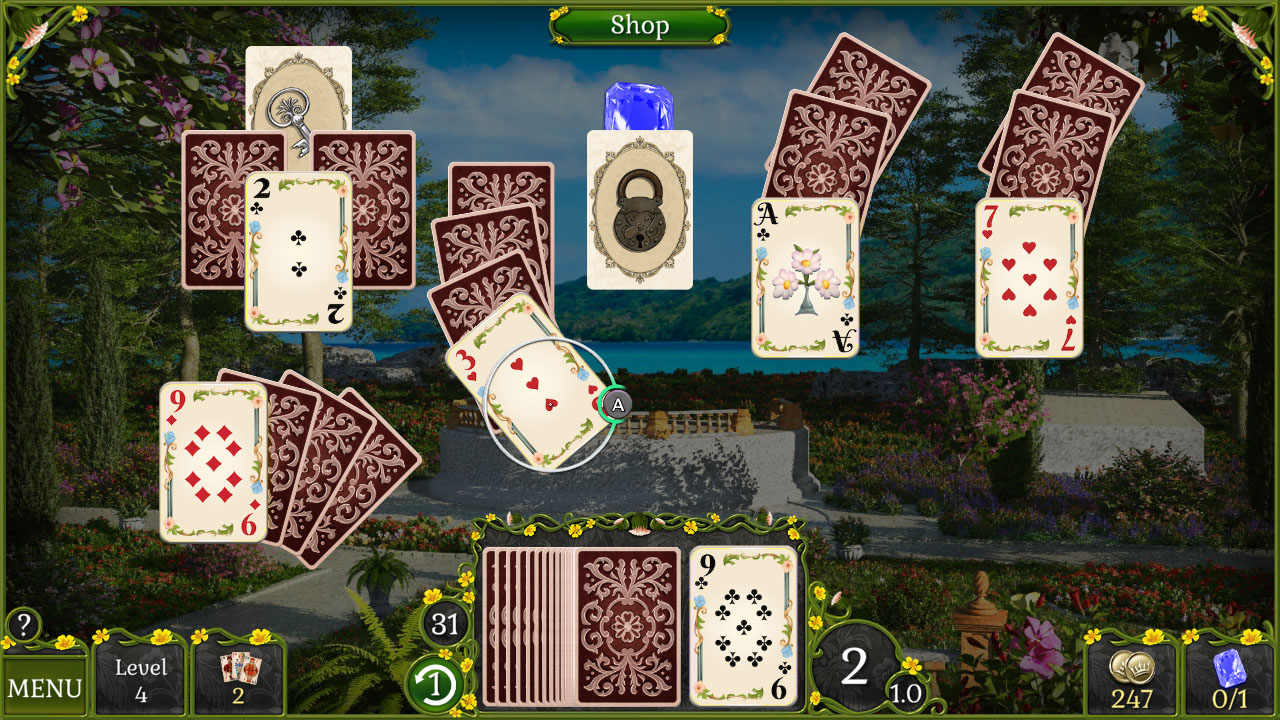Click the padlock on the locked card
This screenshot has height=720, width=1280.
click(x=639, y=220)
